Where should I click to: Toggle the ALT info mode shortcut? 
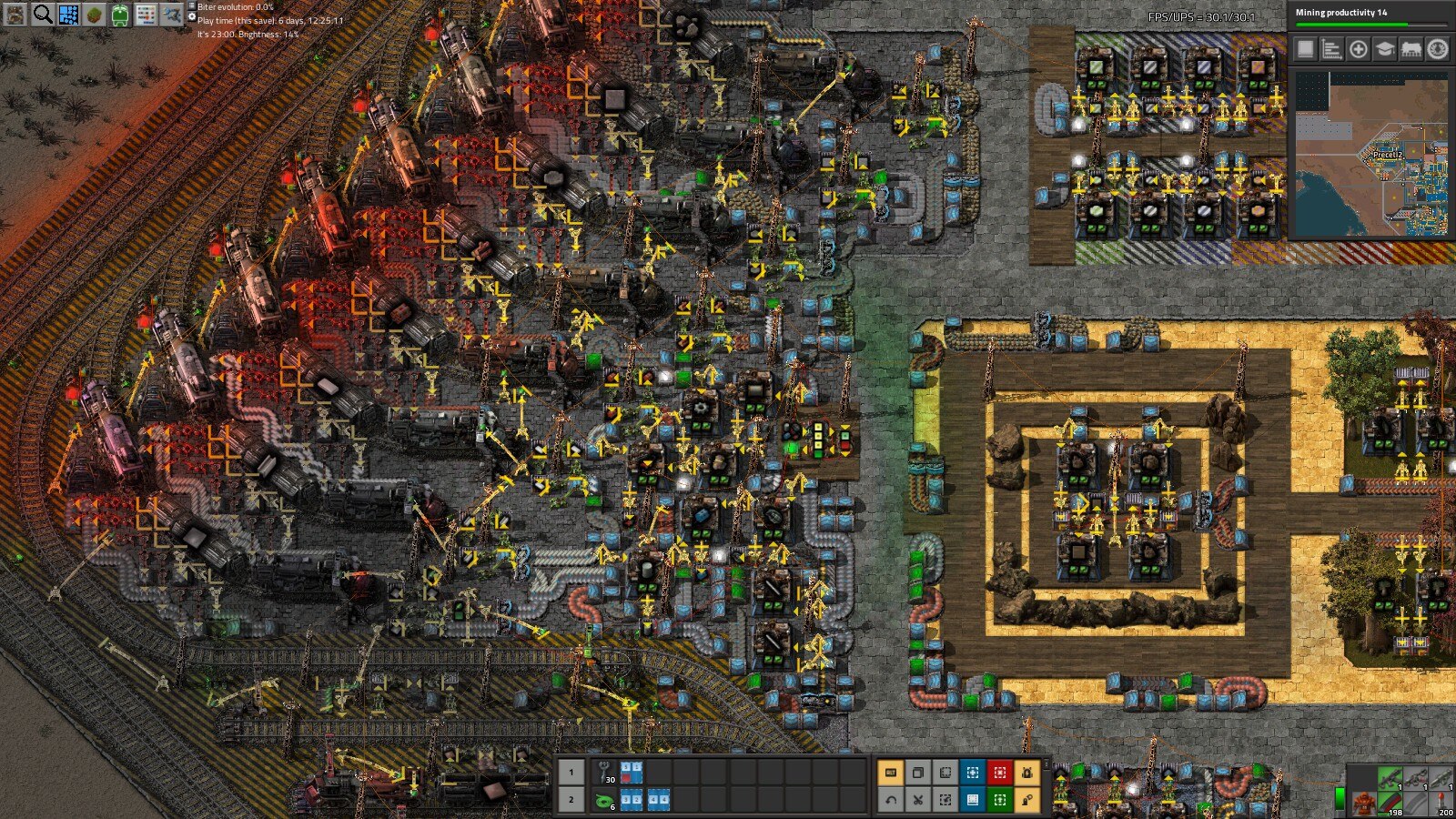tap(890, 773)
